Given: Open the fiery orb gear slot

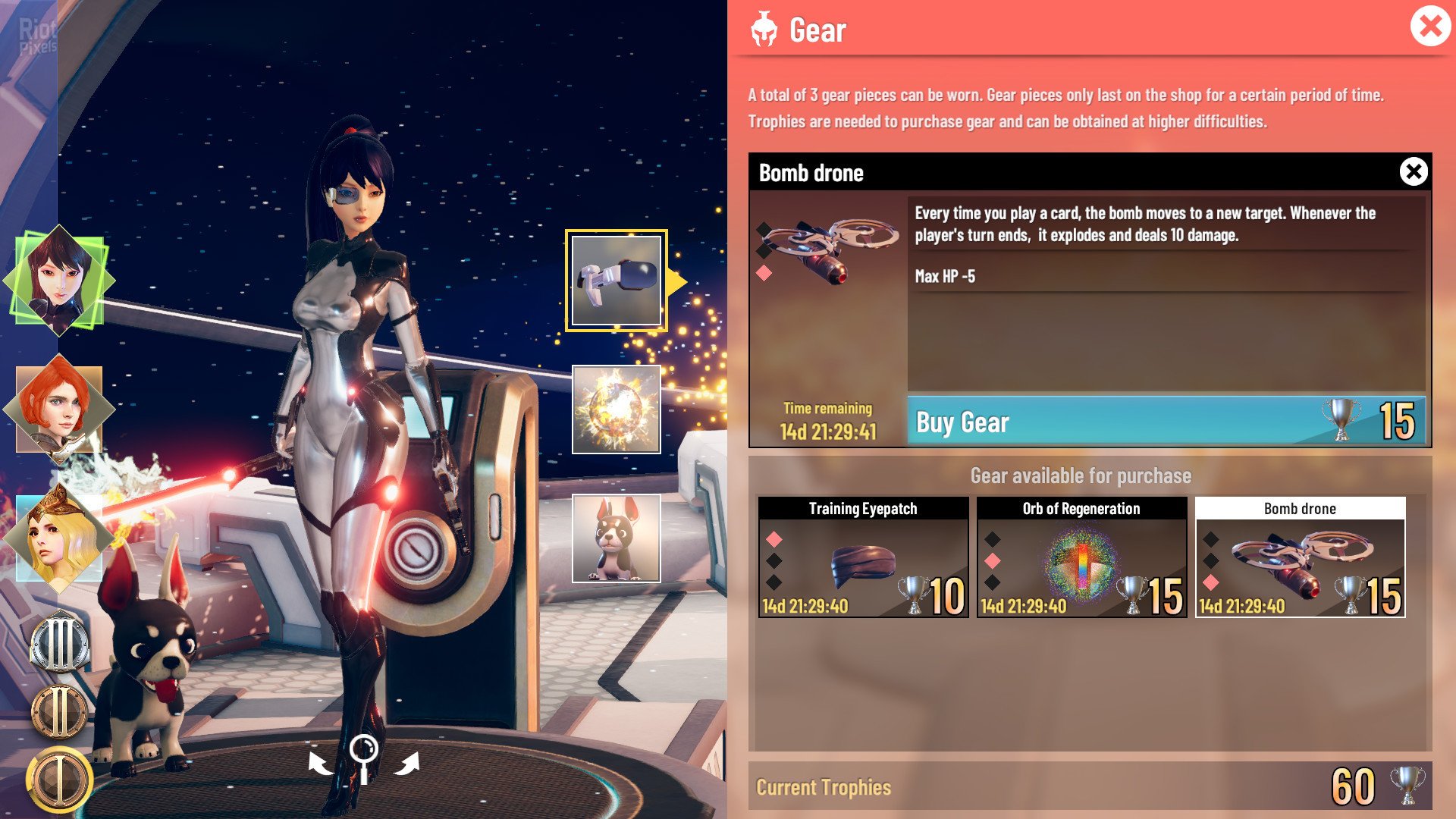Looking at the screenshot, I should point(616,409).
